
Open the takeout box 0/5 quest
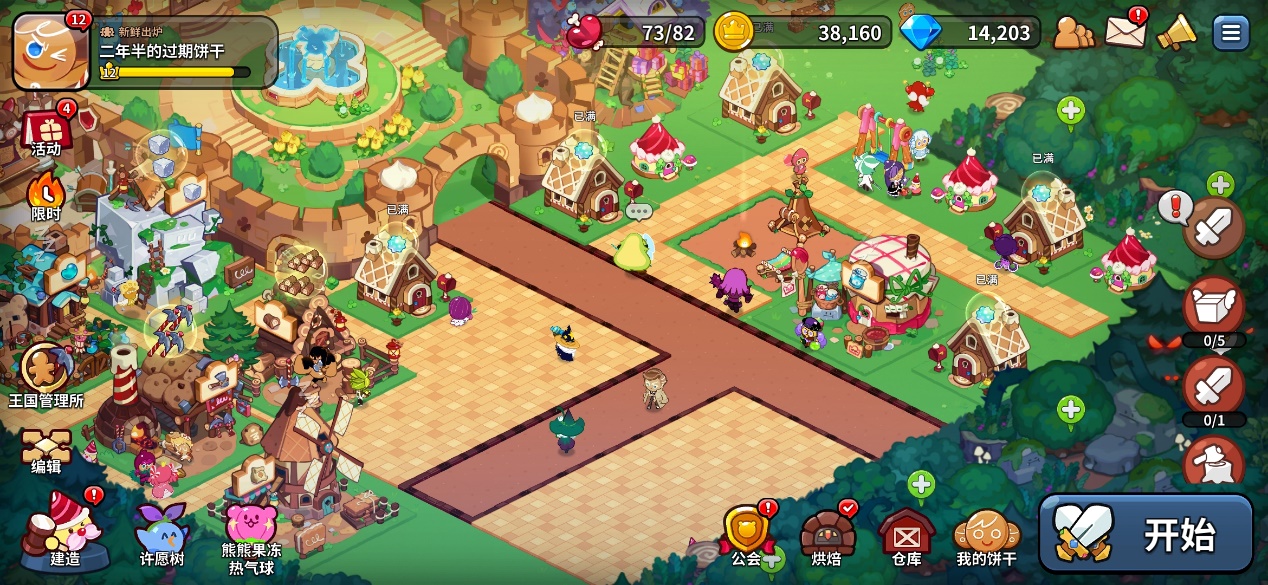[x=1214, y=308]
